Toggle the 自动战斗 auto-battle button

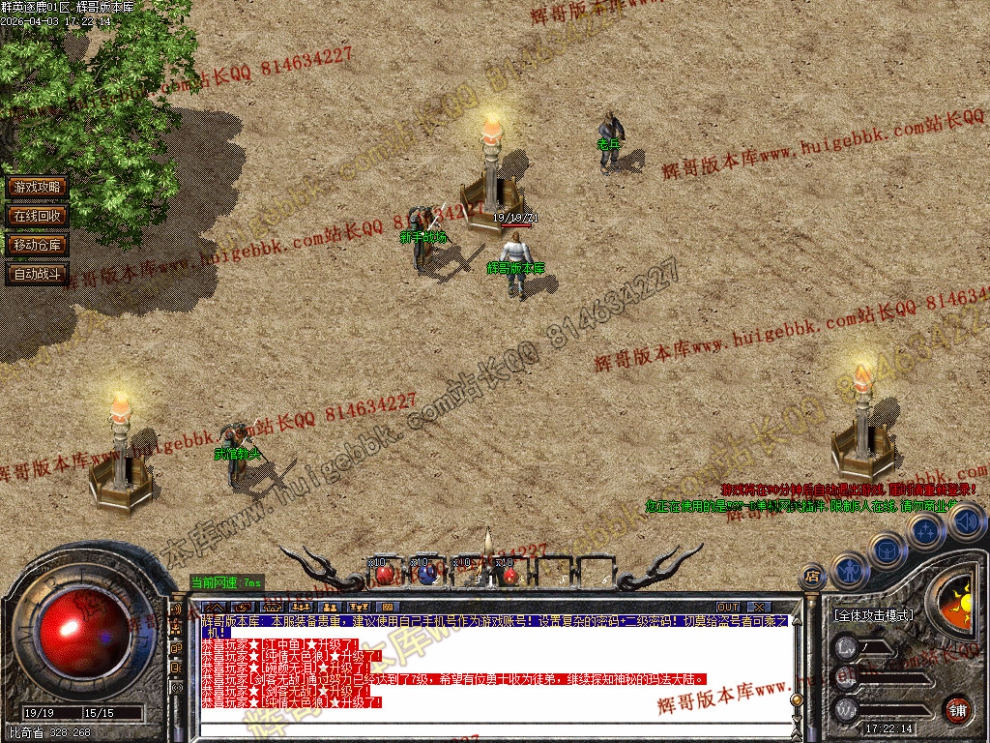coord(36,274)
